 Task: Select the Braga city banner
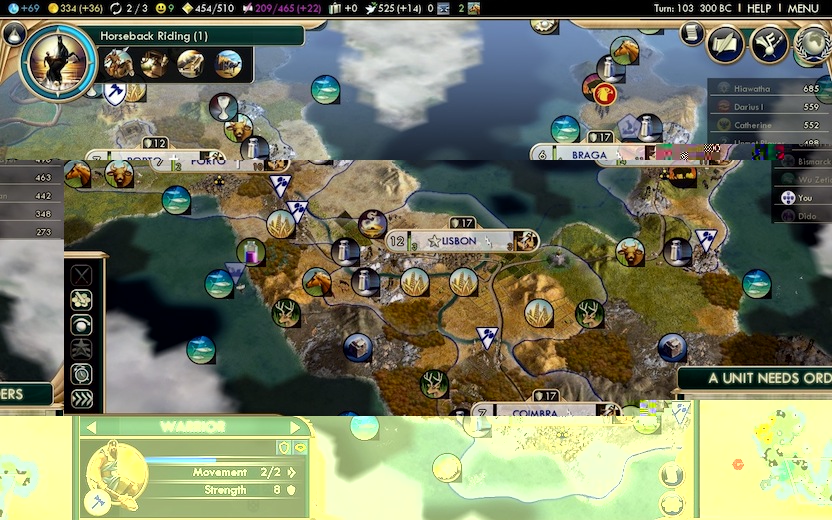[590, 155]
